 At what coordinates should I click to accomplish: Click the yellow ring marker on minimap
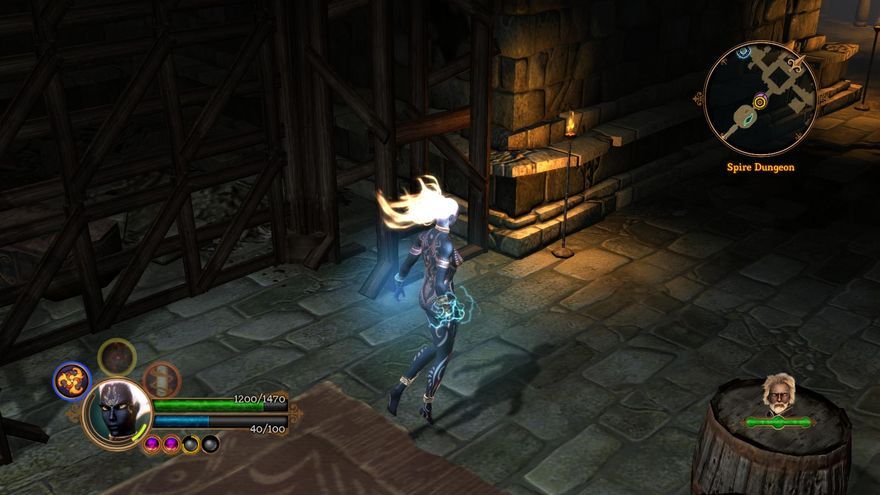(x=760, y=101)
